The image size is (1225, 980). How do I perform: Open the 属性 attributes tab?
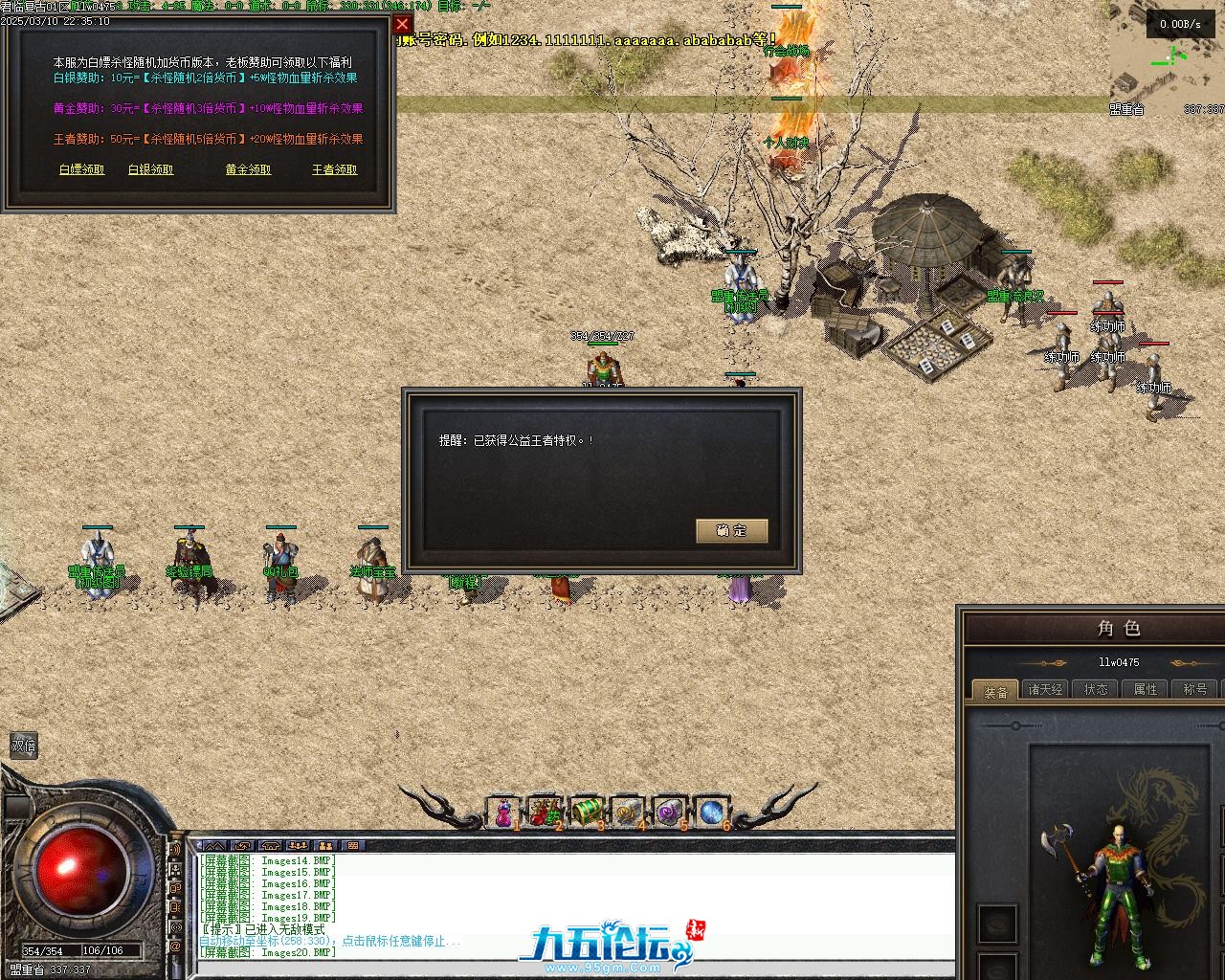click(1146, 689)
